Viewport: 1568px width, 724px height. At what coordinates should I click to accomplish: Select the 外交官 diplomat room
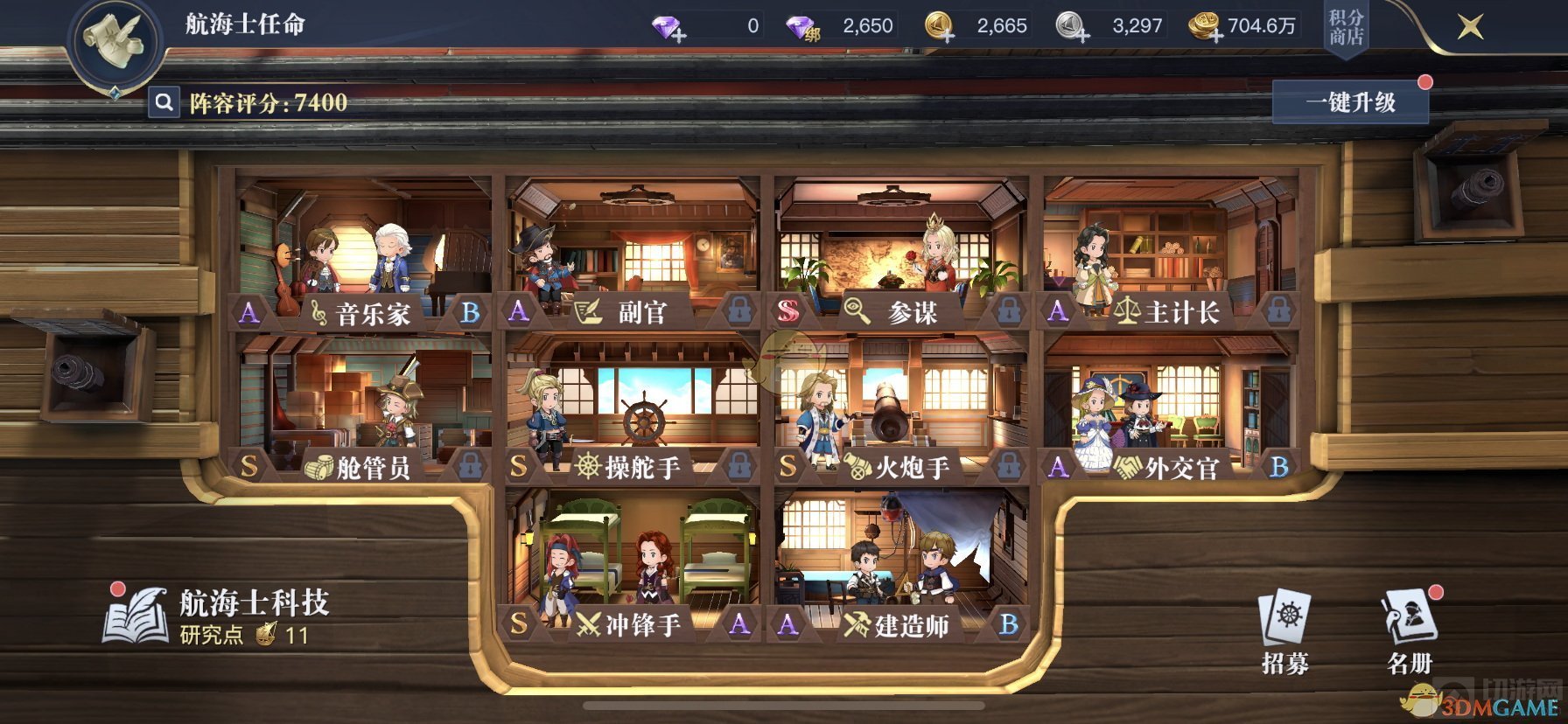pyautogui.click(x=1169, y=407)
